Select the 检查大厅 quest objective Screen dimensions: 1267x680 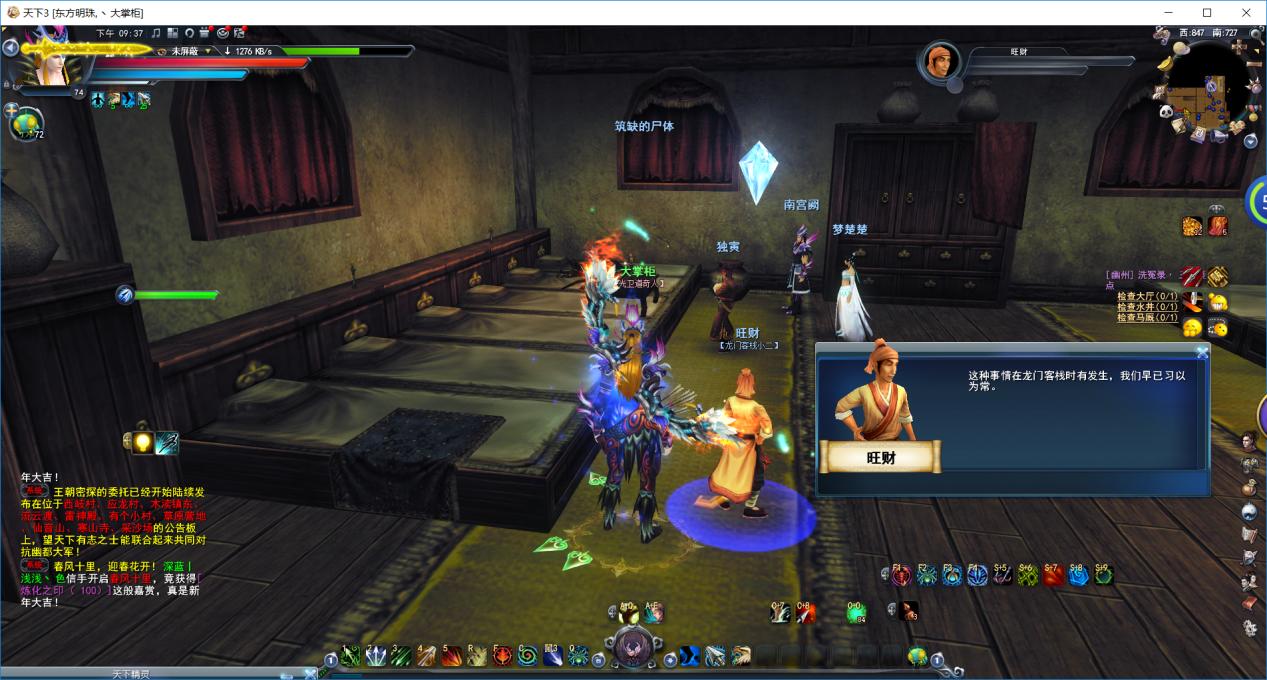coord(1146,296)
